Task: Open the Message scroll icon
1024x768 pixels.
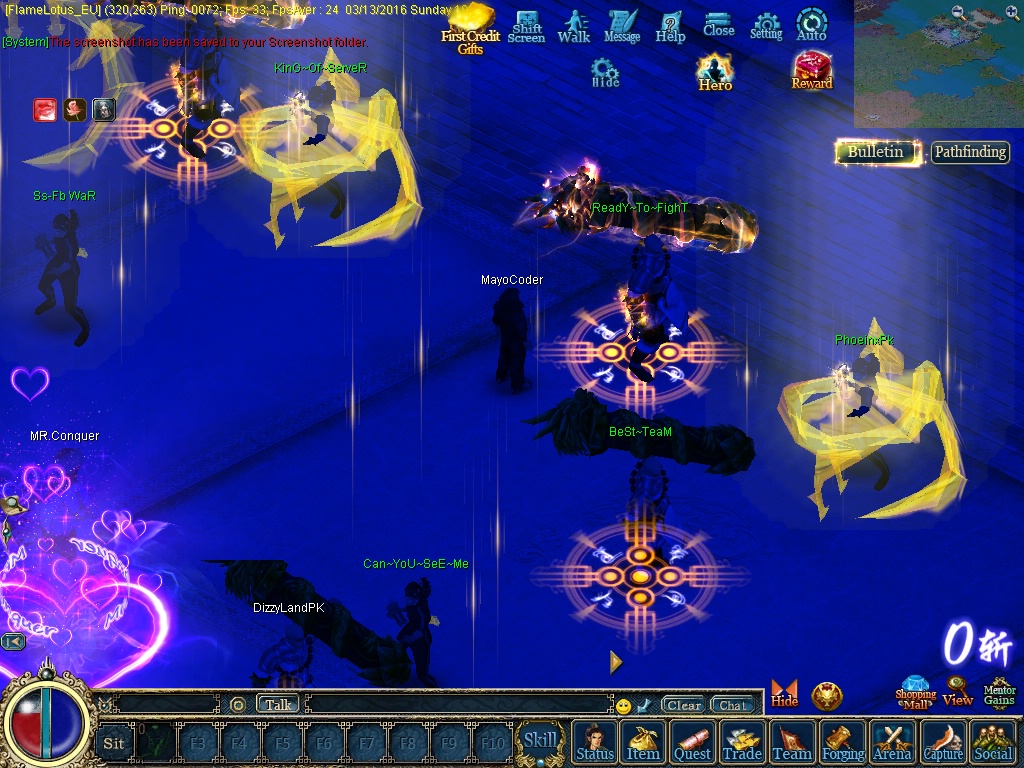Action: pyautogui.click(x=622, y=26)
